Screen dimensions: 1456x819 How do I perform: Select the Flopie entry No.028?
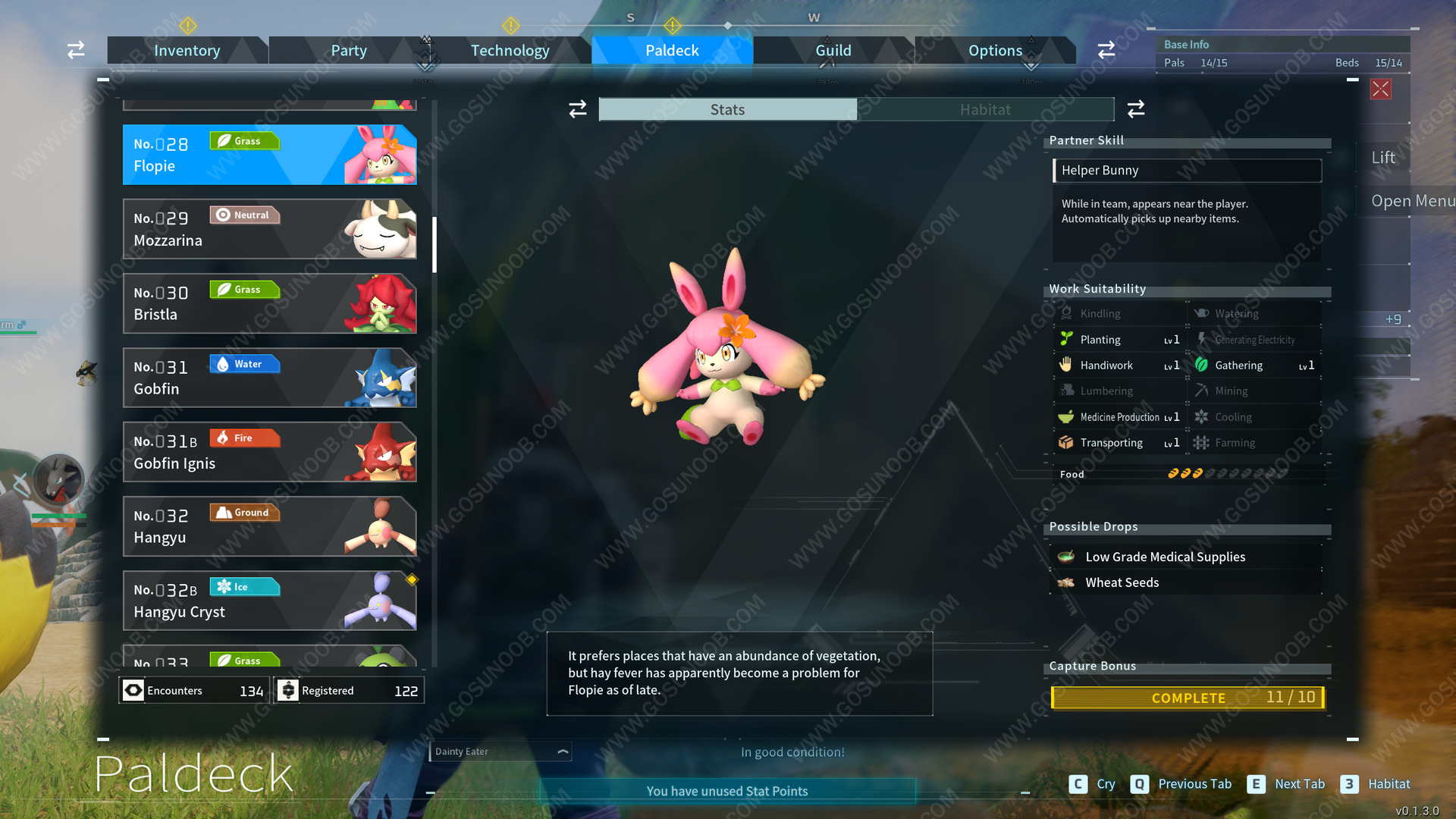click(269, 155)
